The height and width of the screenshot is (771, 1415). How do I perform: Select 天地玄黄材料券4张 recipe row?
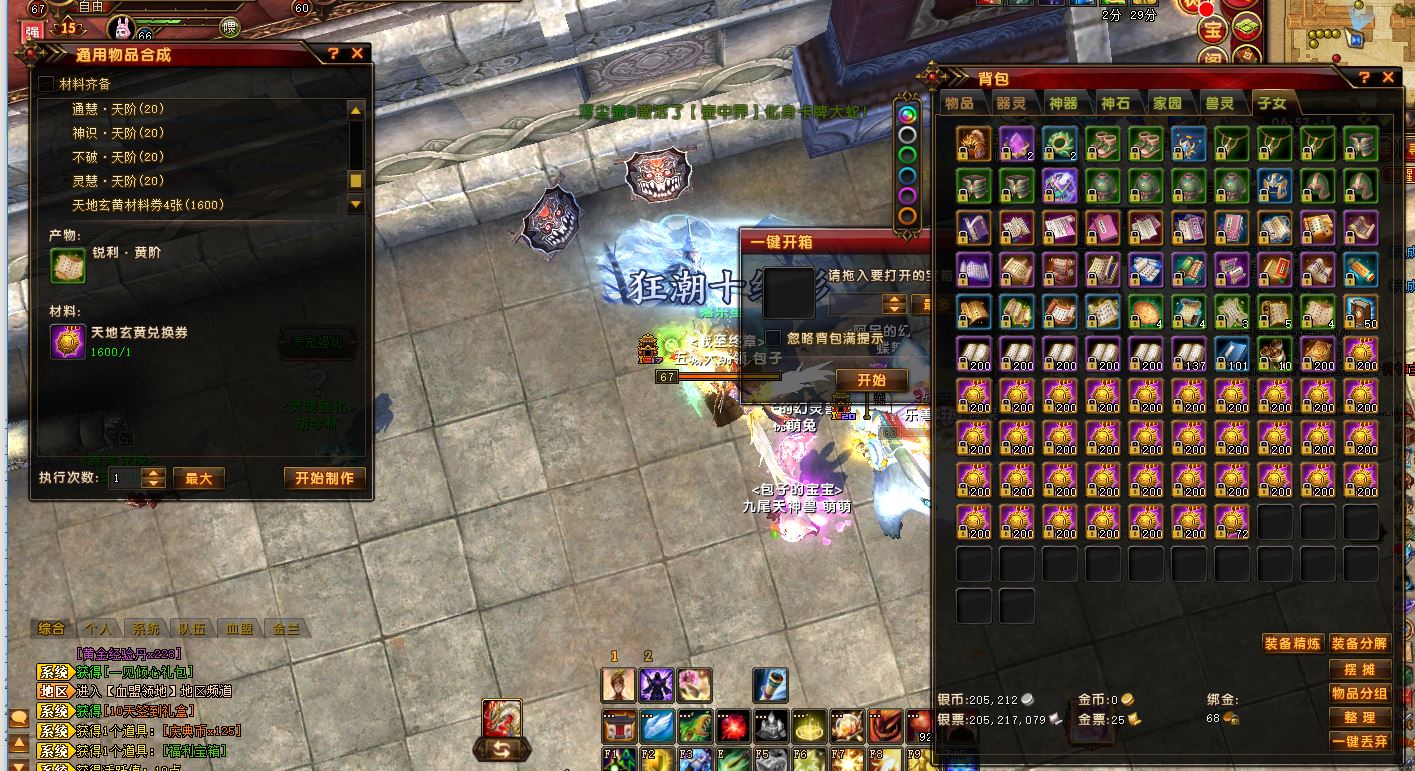tap(148, 205)
